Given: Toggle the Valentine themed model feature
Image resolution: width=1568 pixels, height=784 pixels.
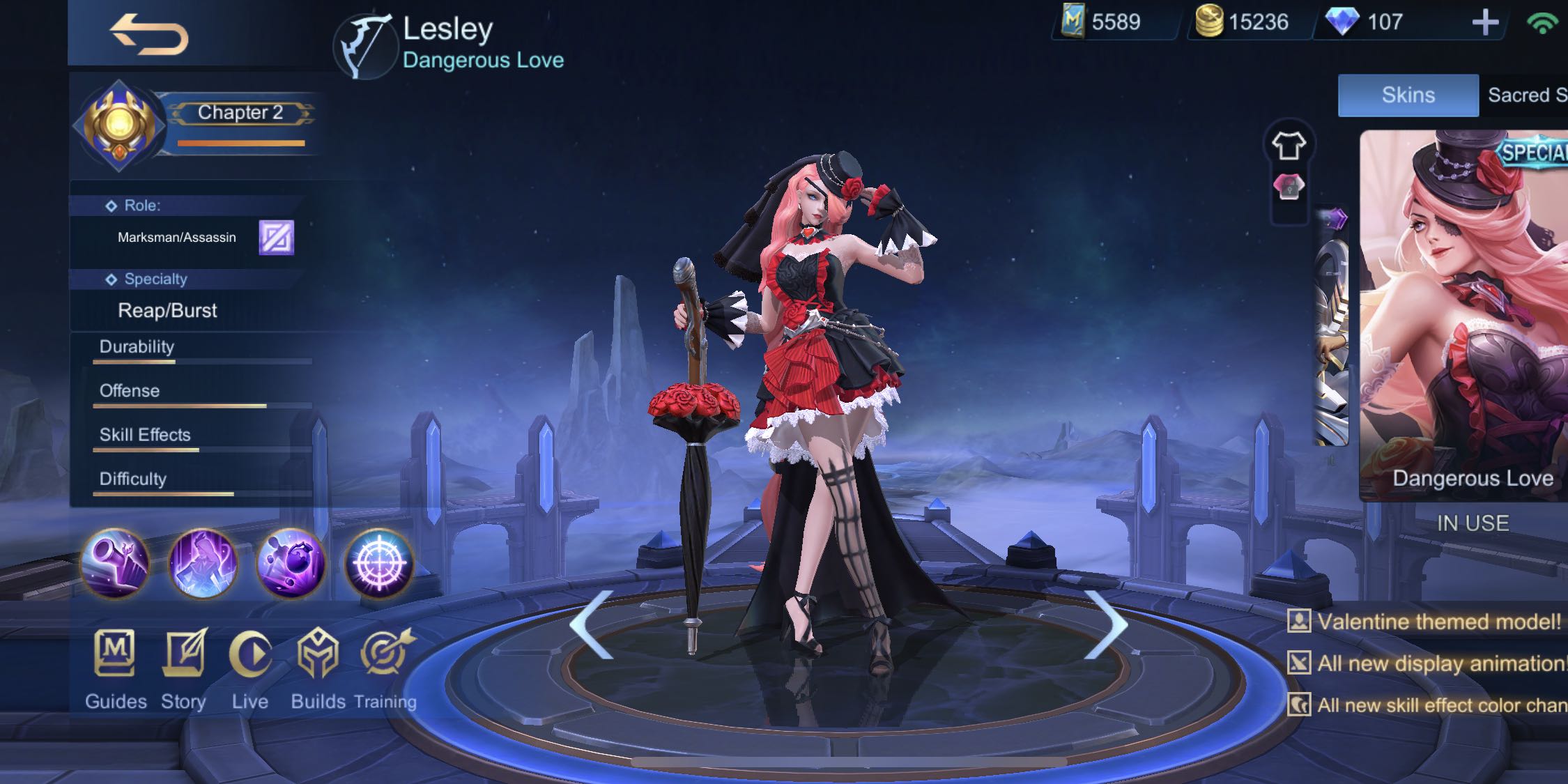Looking at the screenshot, I should (1436, 622).
